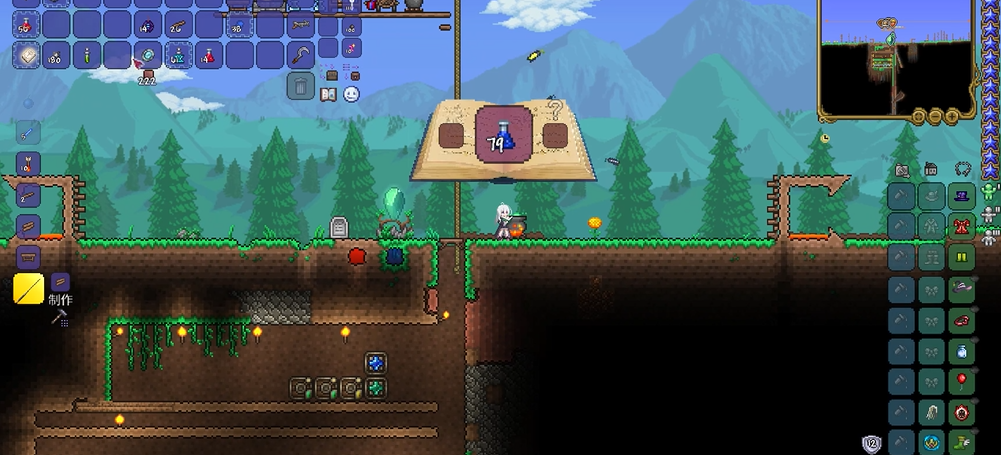
Task: Click the hammer crafting window toggle
Action: (x=58, y=317)
